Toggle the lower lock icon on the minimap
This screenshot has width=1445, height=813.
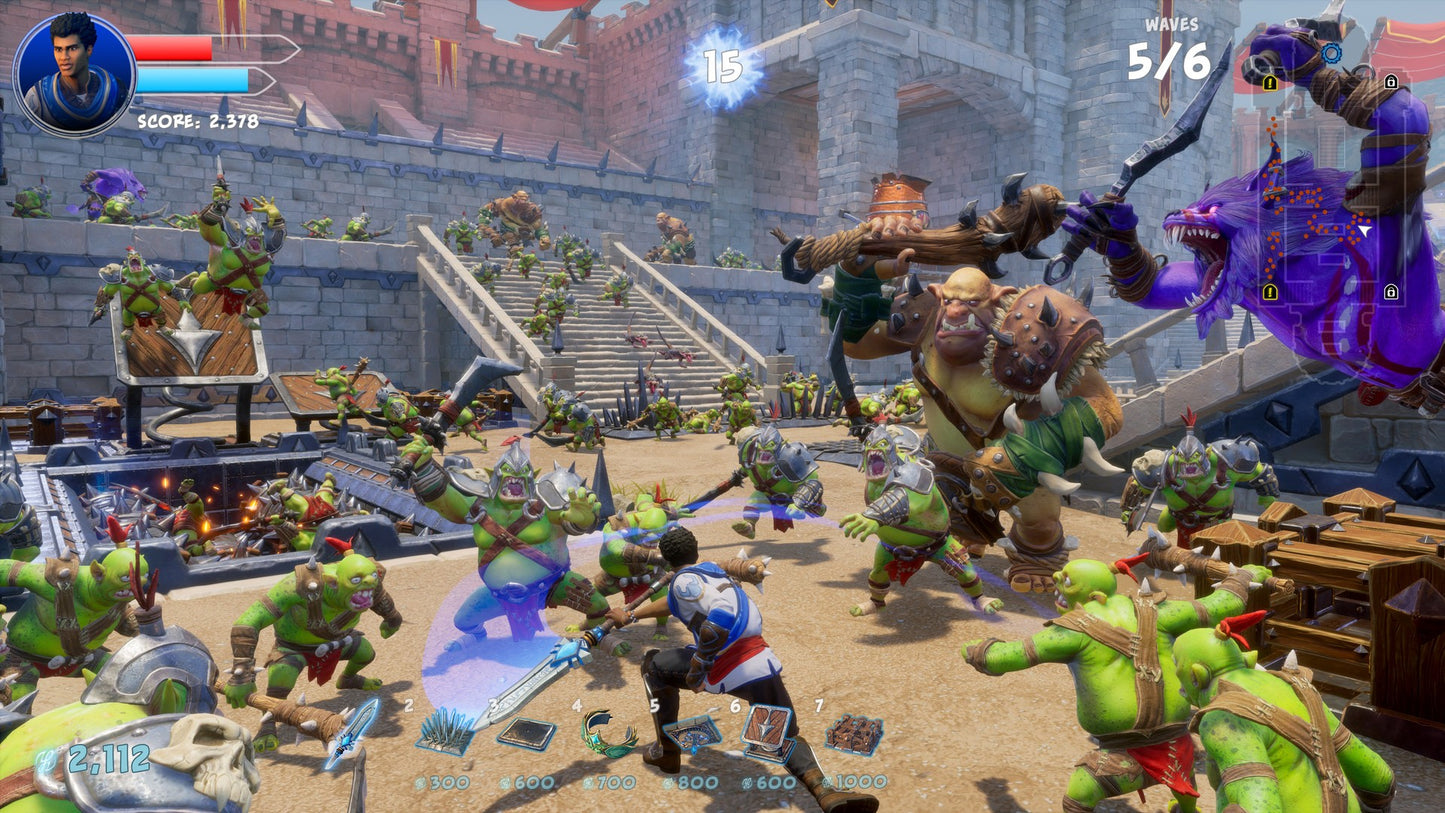pos(1391,290)
